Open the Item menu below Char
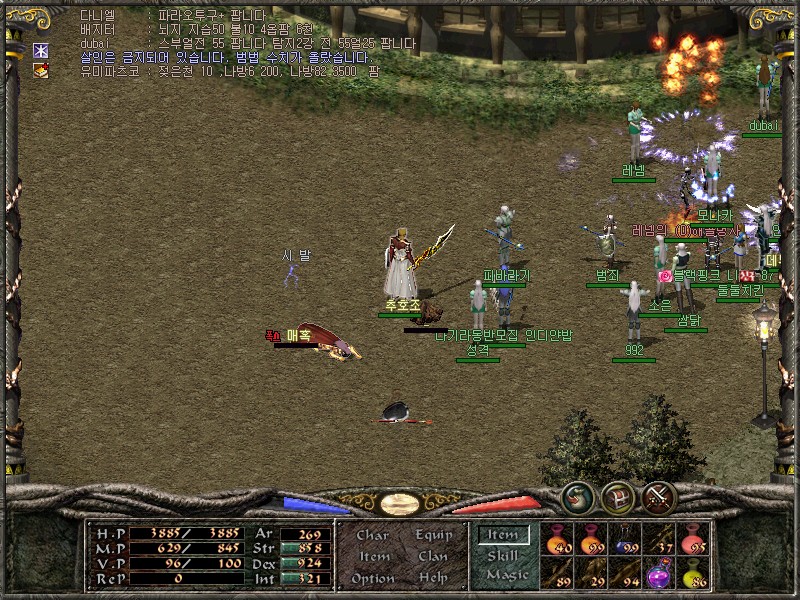 coord(373,557)
